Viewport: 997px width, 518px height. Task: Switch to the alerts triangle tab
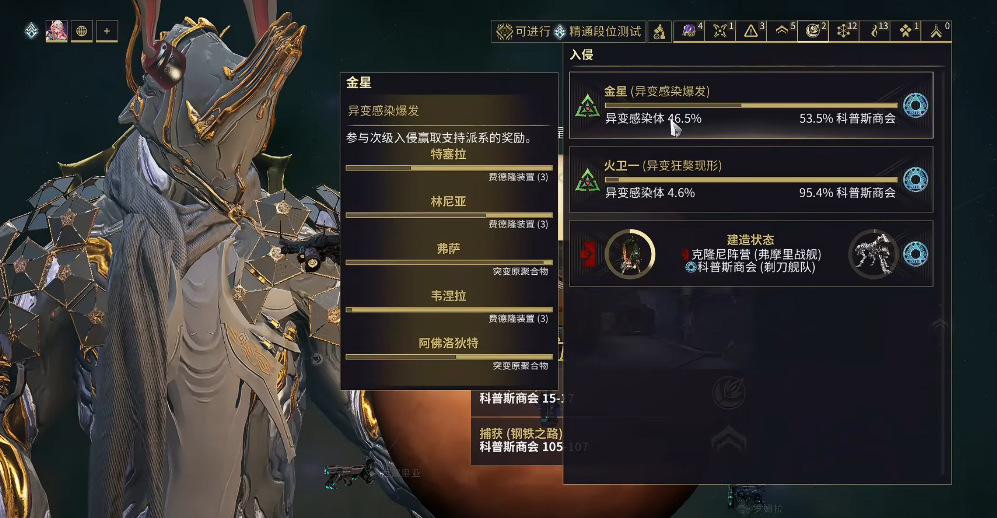point(751,31)
